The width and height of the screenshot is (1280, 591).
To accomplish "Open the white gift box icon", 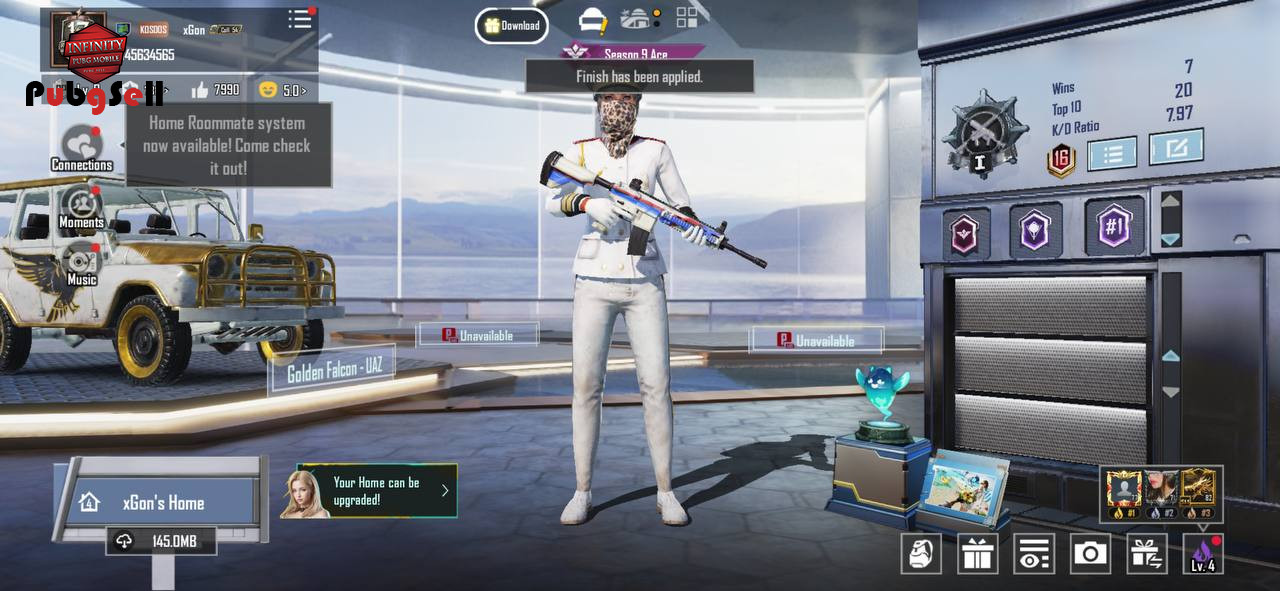I will (977, 553).
